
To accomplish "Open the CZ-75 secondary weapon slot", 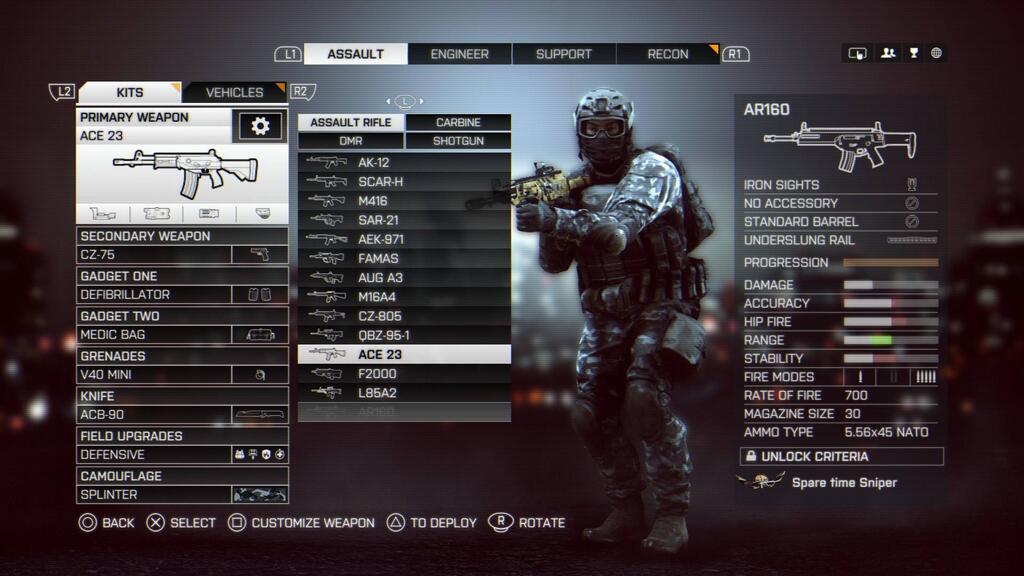I will 183,255.
